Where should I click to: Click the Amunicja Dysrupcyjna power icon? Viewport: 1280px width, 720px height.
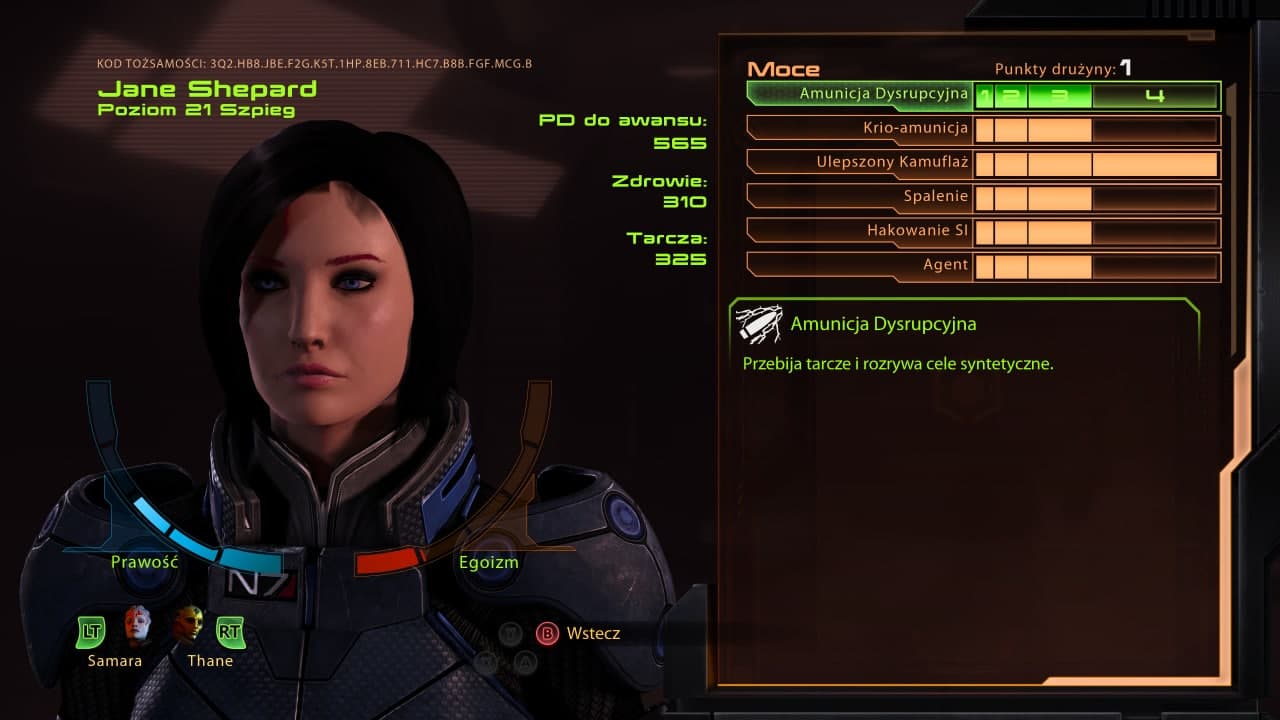757,322
